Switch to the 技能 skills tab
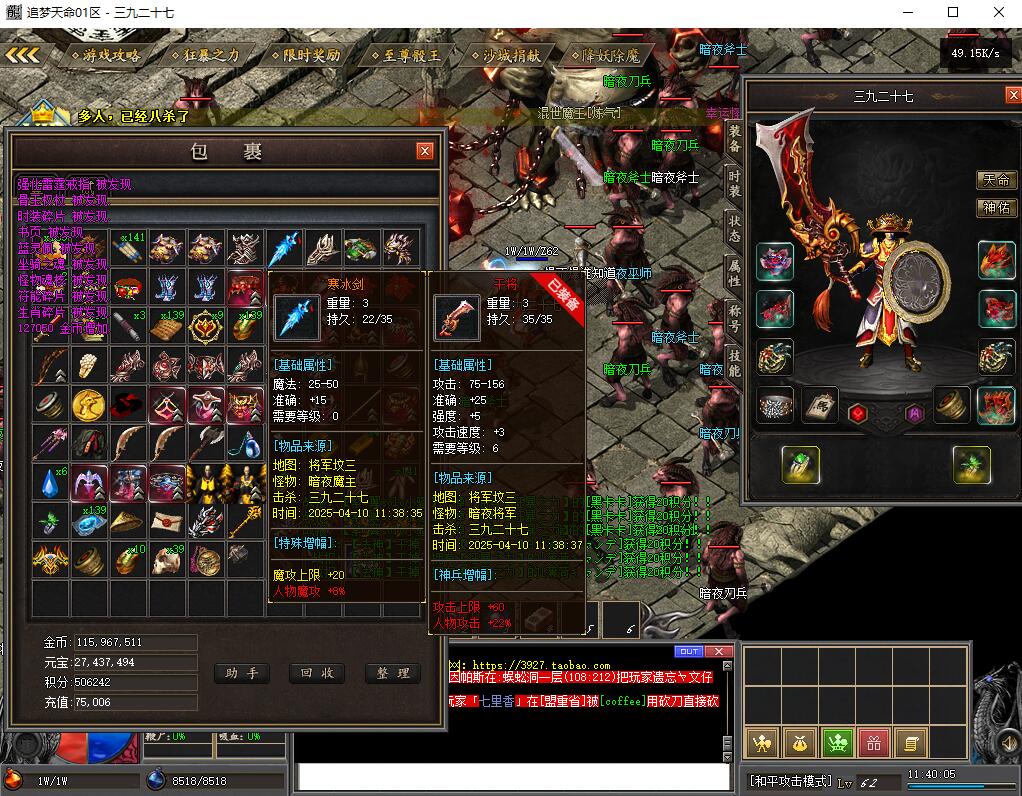 pos(735,362)
